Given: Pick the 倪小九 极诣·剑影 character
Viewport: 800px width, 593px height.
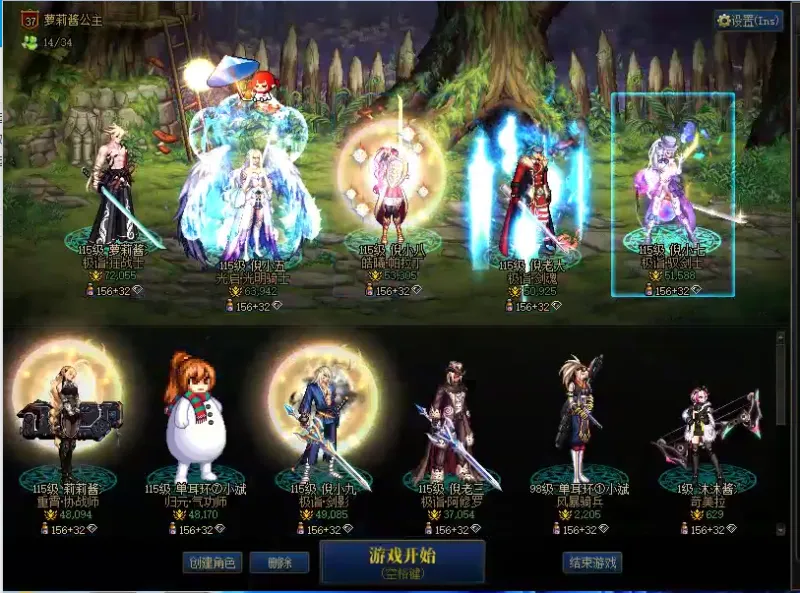Looking at the screenshot, I should click(x=322, y=425).
